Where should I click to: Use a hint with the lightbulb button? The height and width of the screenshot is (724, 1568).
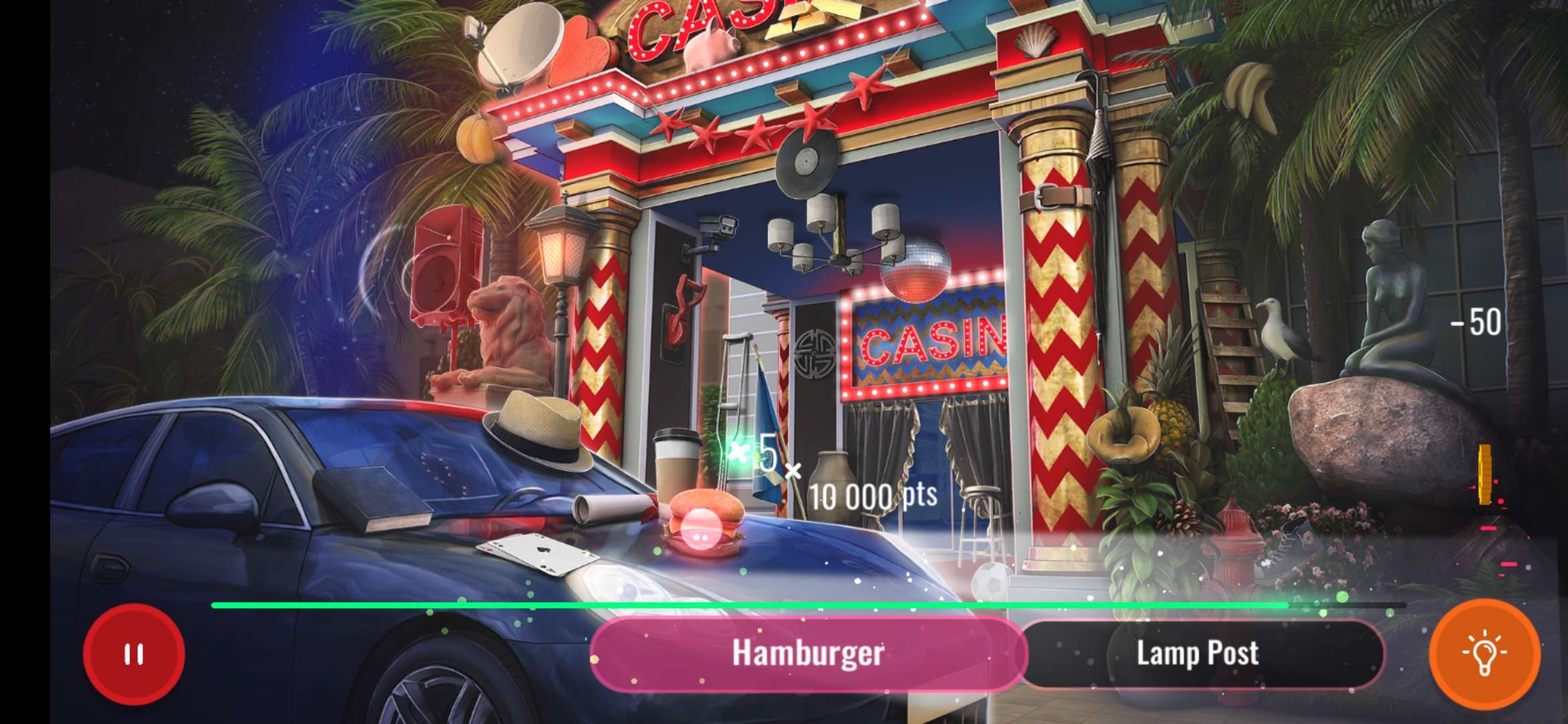(x=1485, y=655)
